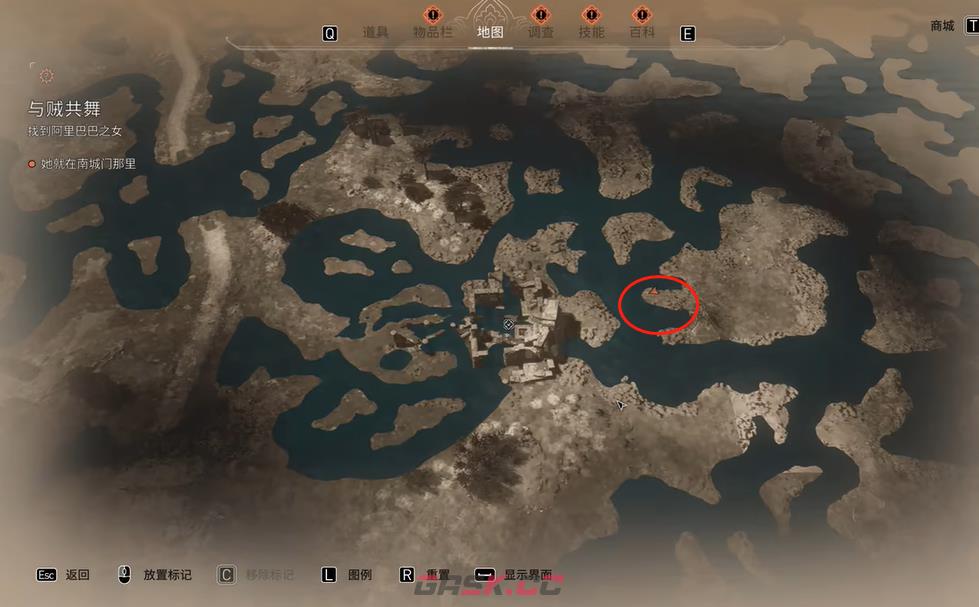
Task: Toggle the 显示界面 interface display
Action: point(527,575)
